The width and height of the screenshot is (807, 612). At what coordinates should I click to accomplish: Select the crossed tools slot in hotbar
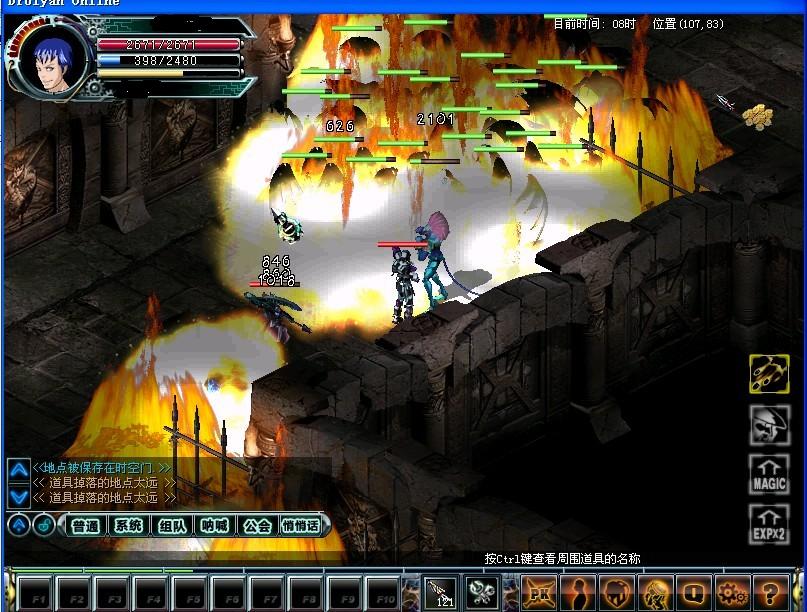pyautogui.click(x=480, y=591)
